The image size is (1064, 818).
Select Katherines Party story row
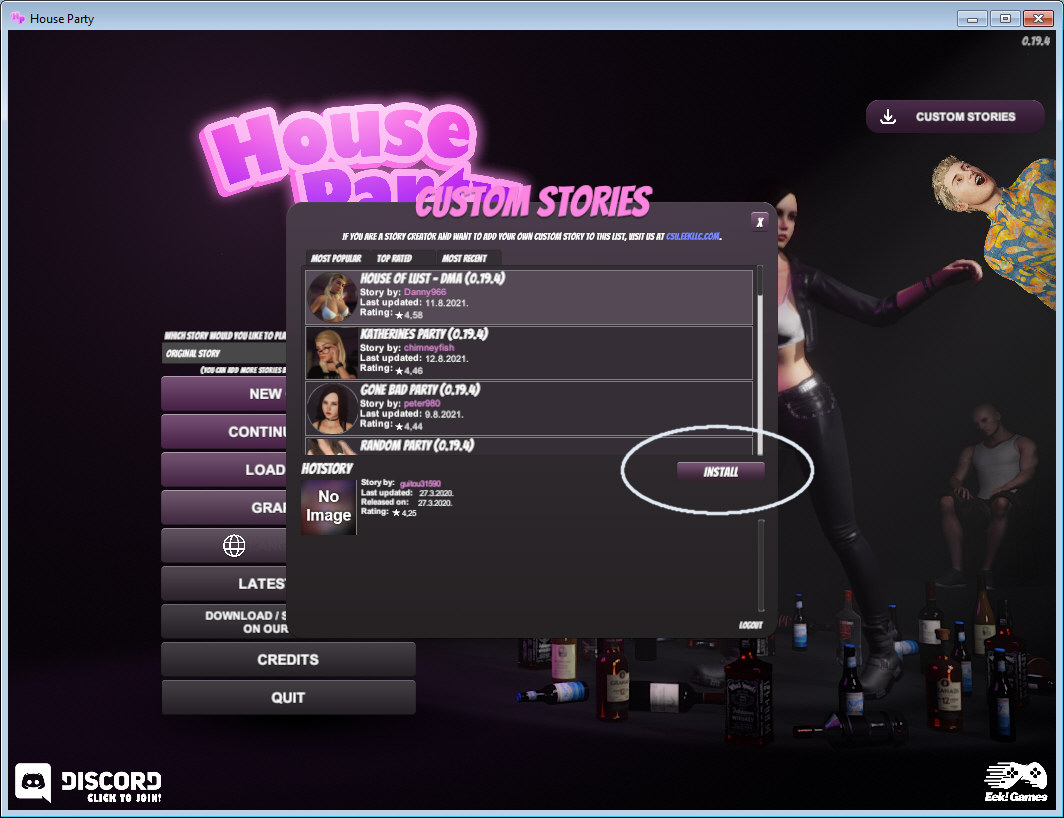tap(529, 352)
